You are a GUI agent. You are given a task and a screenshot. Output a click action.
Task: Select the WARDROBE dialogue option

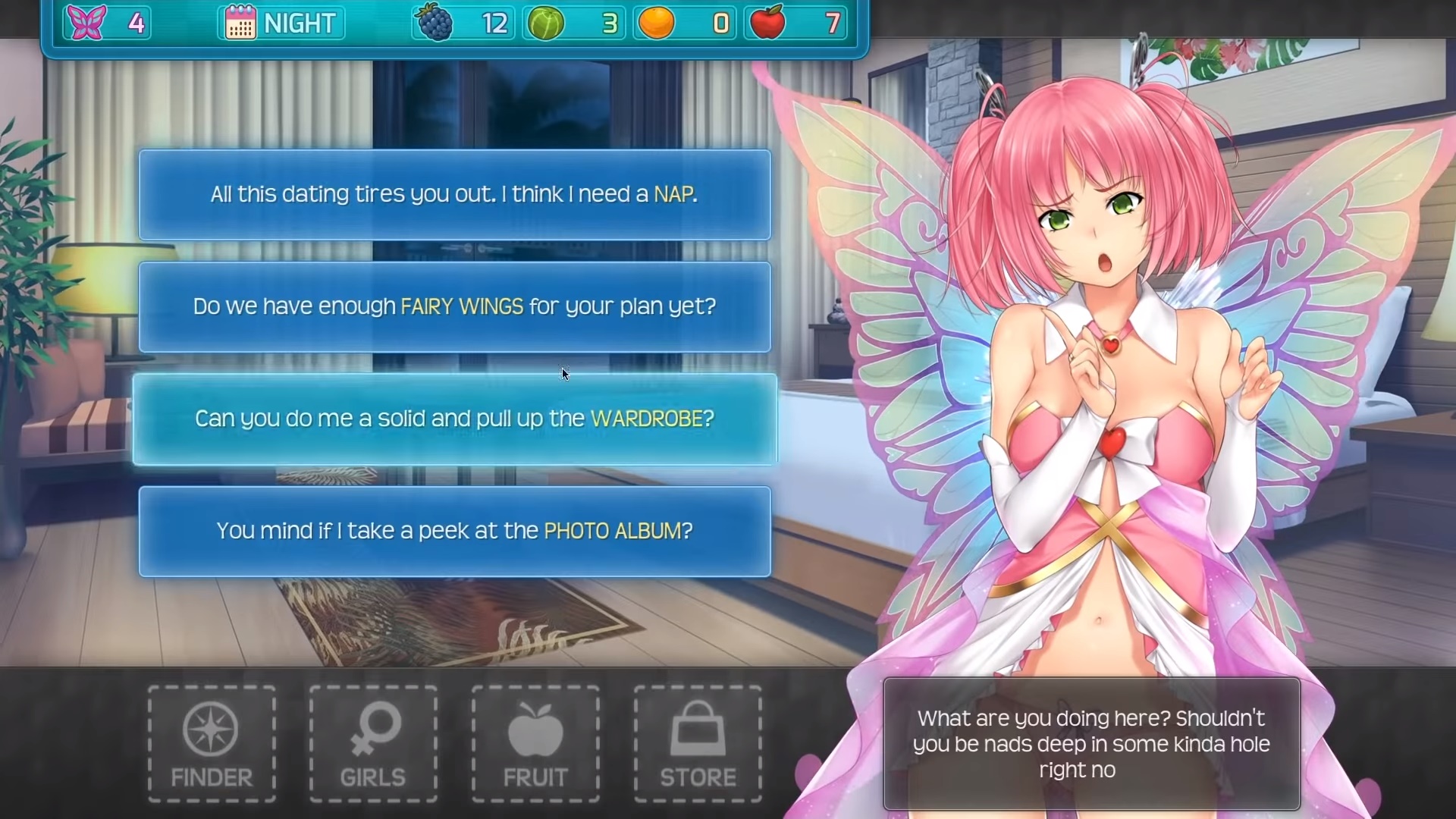[x=454, y=419]
